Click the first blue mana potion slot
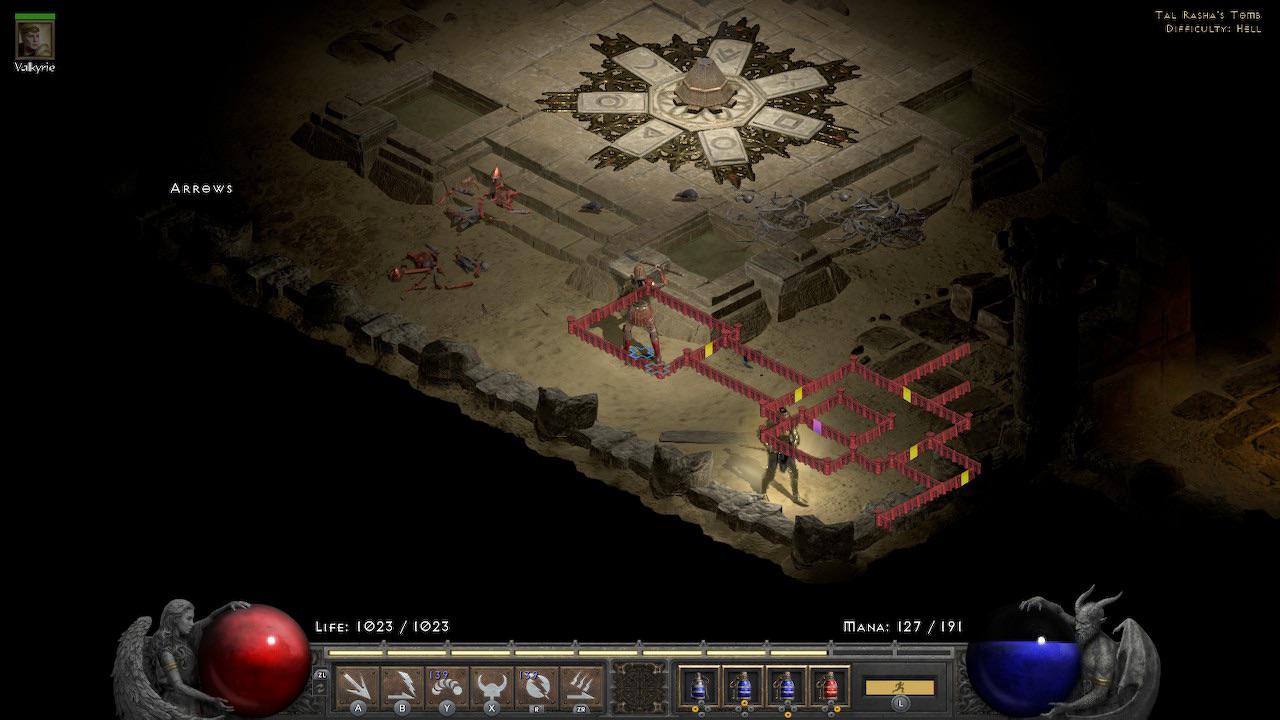The width and height of the screenshot is (1280, 720). coord(698,686)
